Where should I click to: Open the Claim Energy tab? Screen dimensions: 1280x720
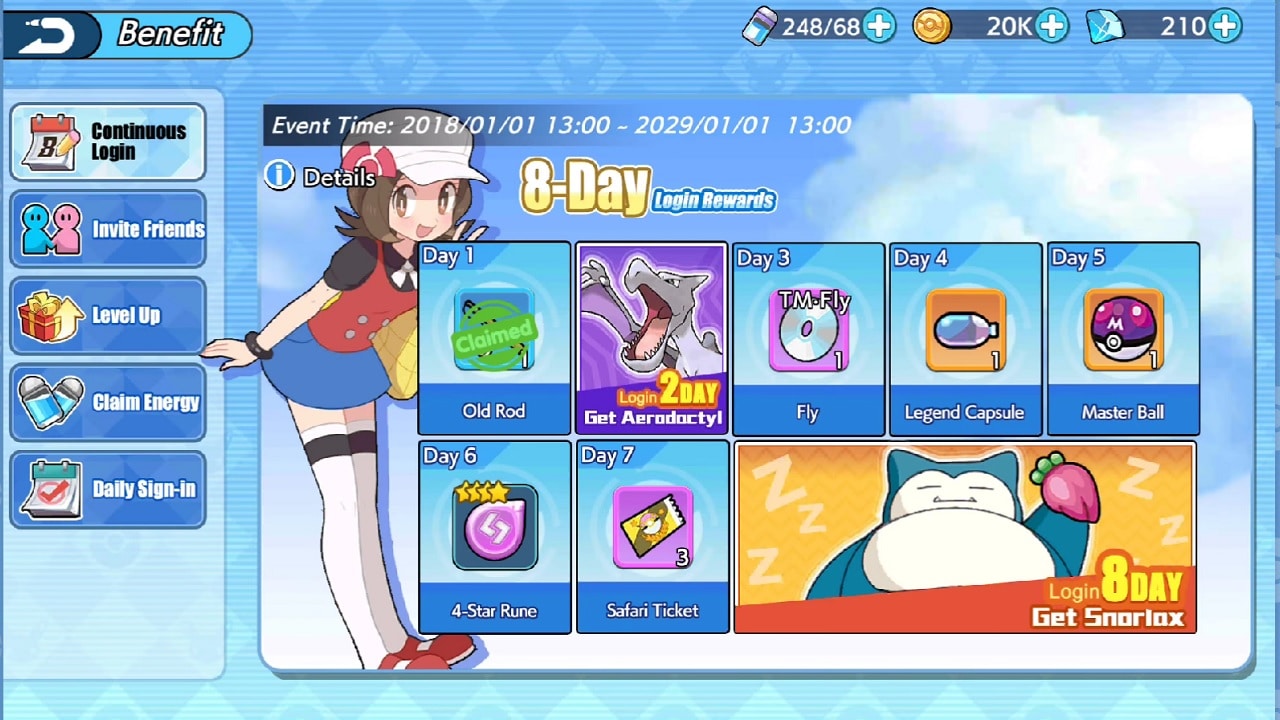(x=108, y=403)
